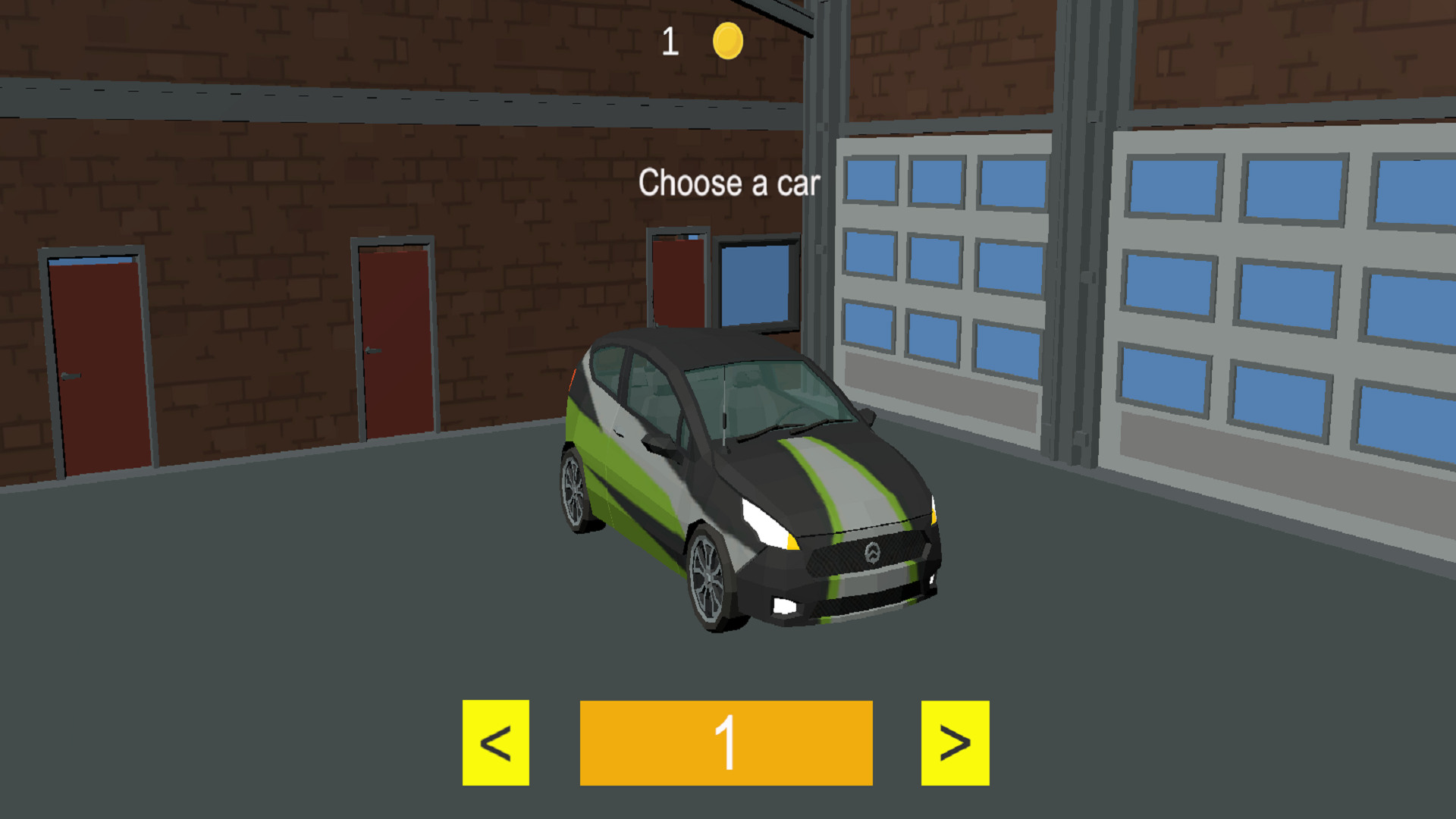Click the blue window beside the car
The height and width of the screenshot is (819, 1456).
(x=755, y=284)
